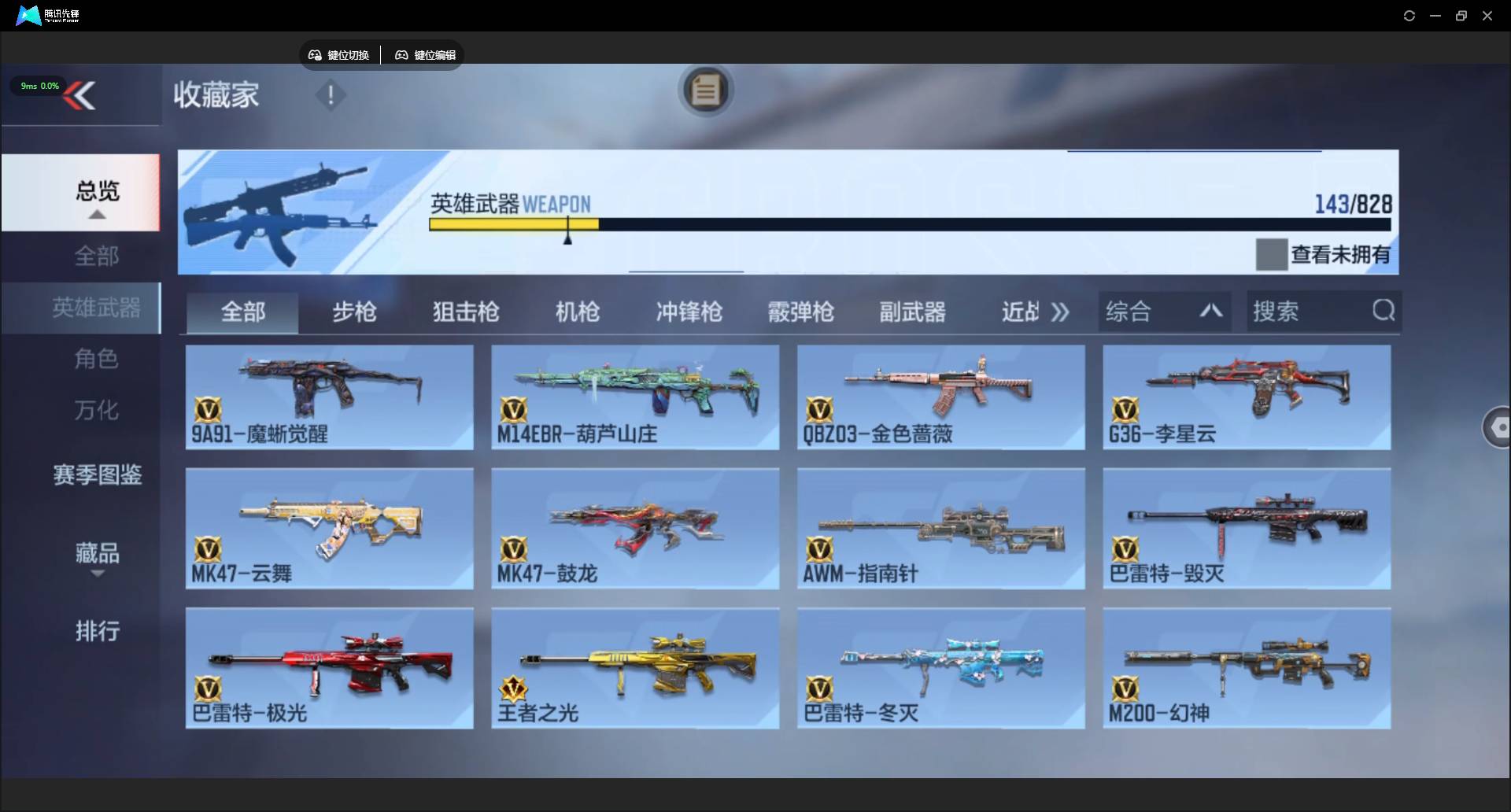Switch to the 英雄武器 sidebar tab
The width and height of the screenshot is (1511, 812).
(x=96, y=308)
